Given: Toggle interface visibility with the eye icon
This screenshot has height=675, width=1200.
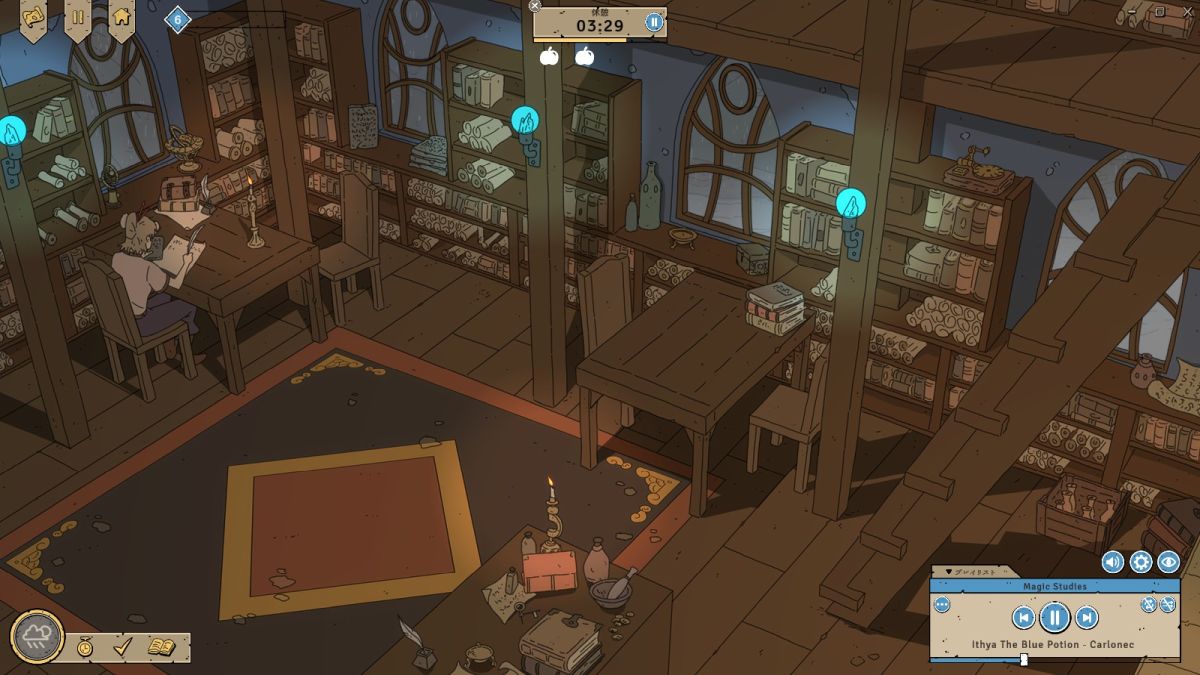Looking at the screenshot, I should pyautogui.click(x=1169, y=562).
